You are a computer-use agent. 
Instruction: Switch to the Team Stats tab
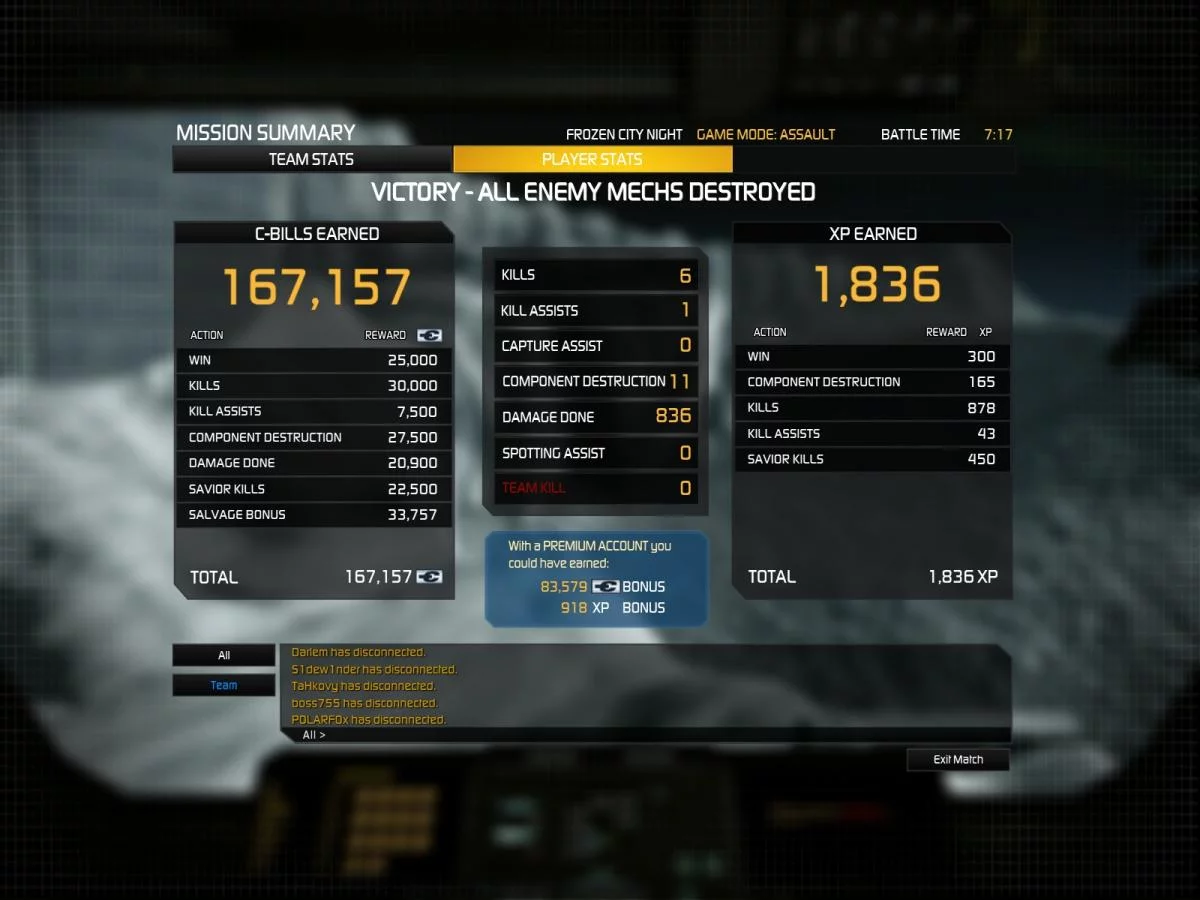311,159
